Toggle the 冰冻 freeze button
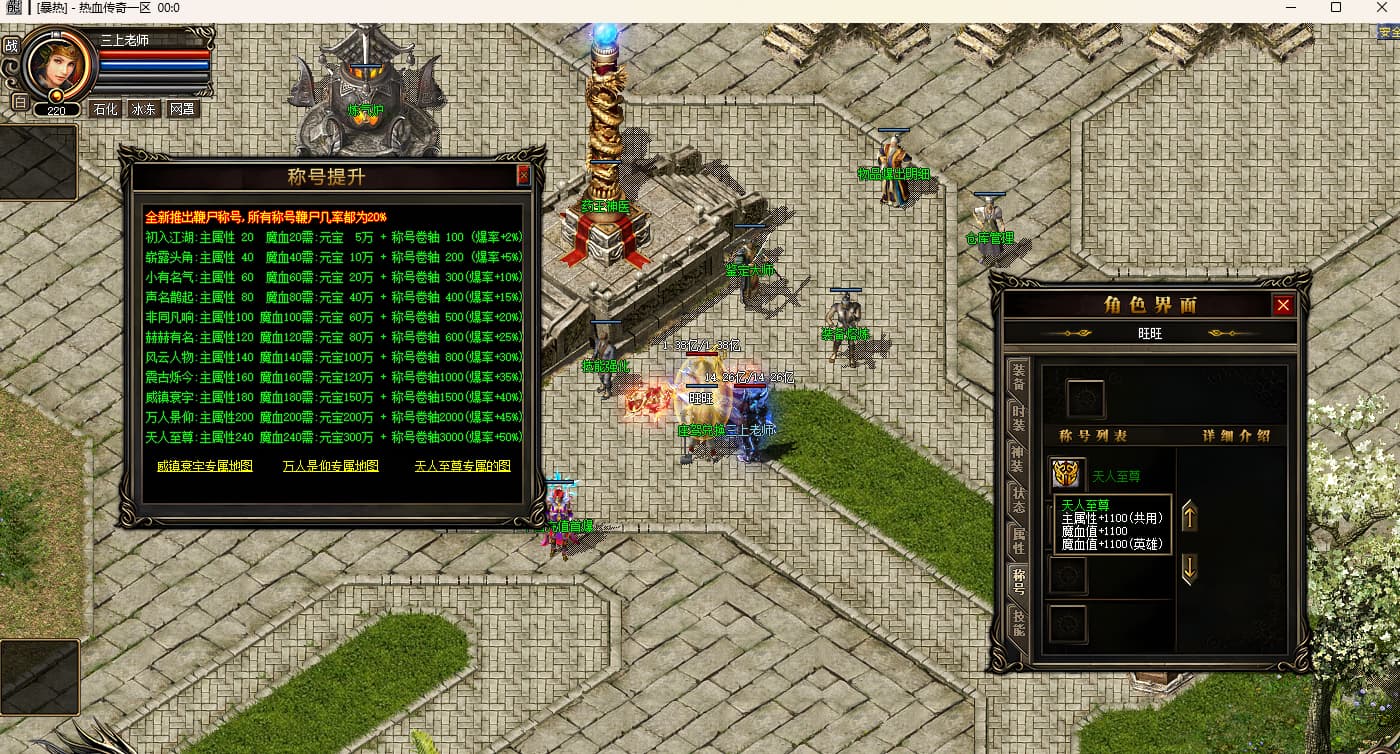Image resolution: width=1400 pixels, height=754 pixels. pyautogui.click(x=143, y=109)
